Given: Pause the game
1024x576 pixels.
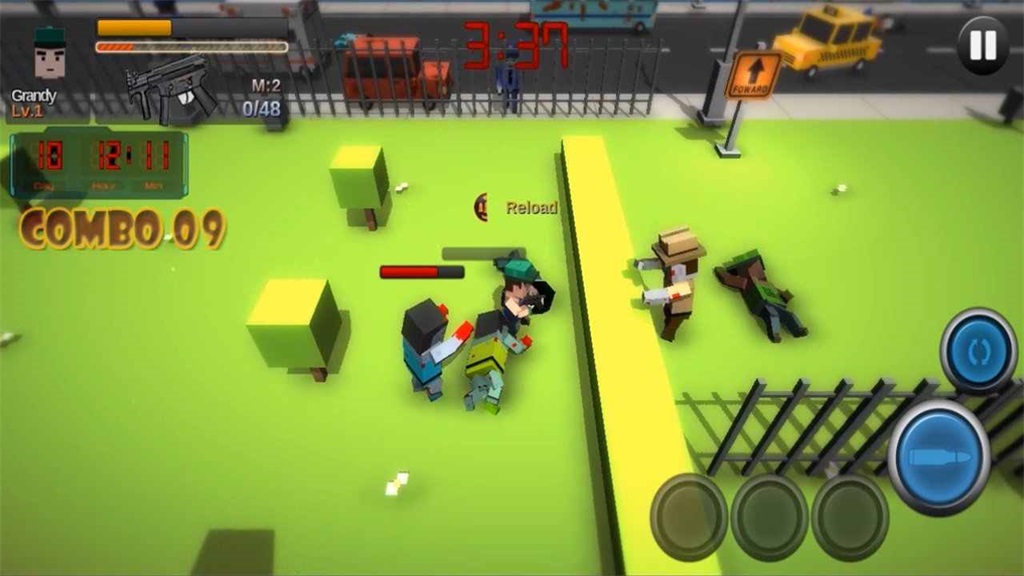Looking at the screenshot, I should [982, 45].
